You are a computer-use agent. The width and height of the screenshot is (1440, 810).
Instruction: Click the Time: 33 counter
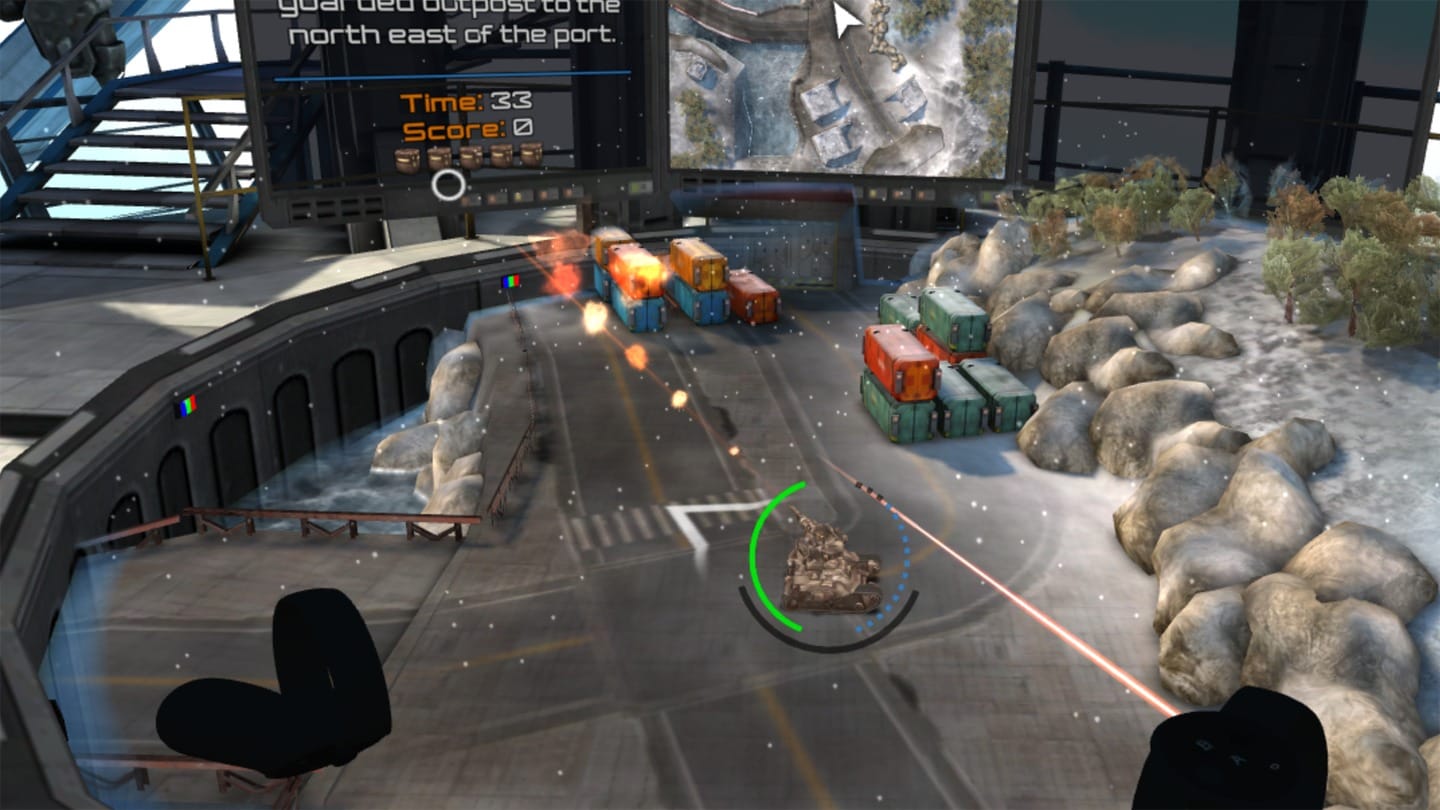click(468, 101)
